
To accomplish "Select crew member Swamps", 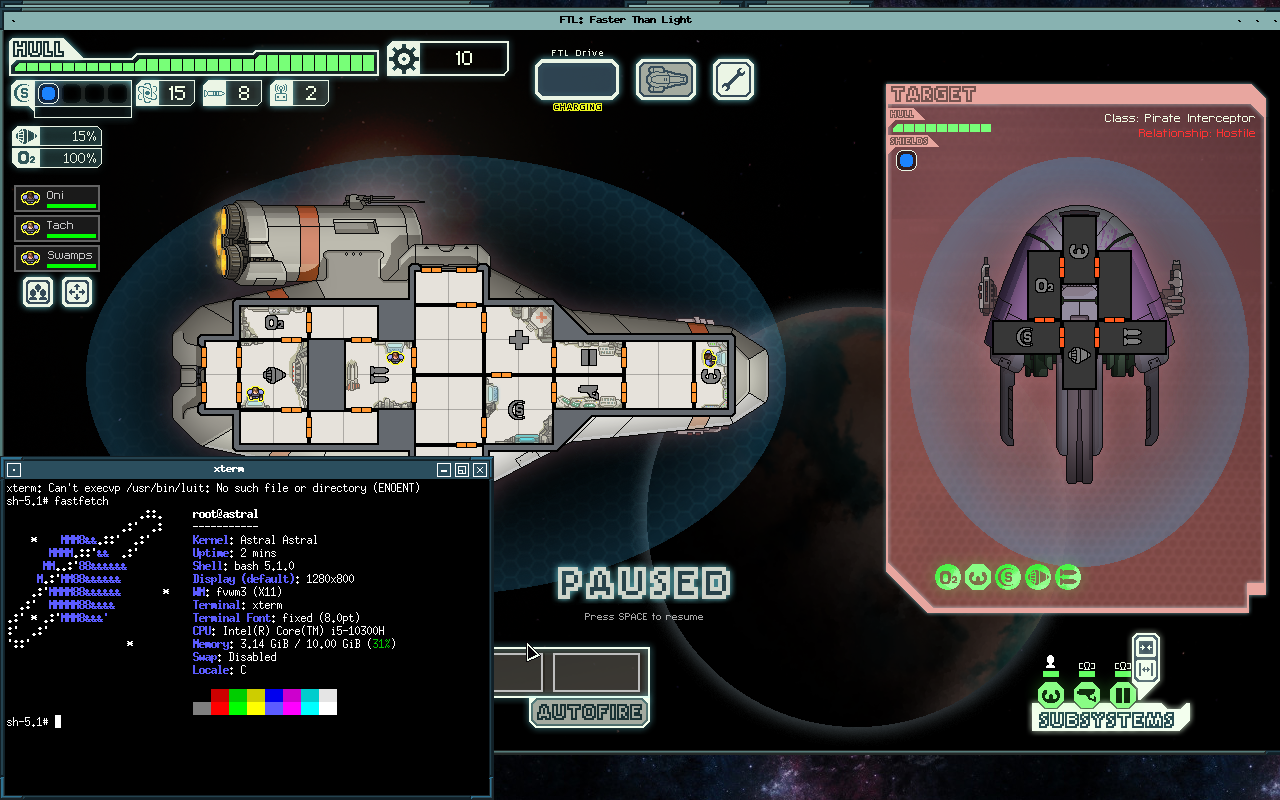I will point(56,258).
